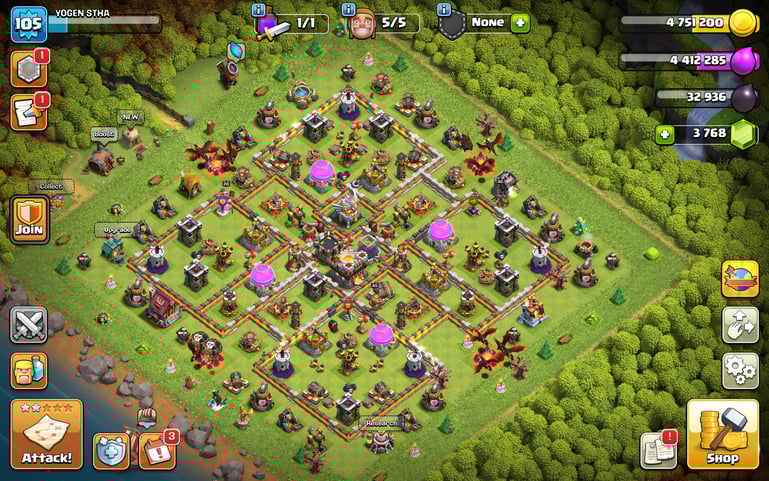Open the notes button beside Shop
769x481 pixels.
[659, 450]
